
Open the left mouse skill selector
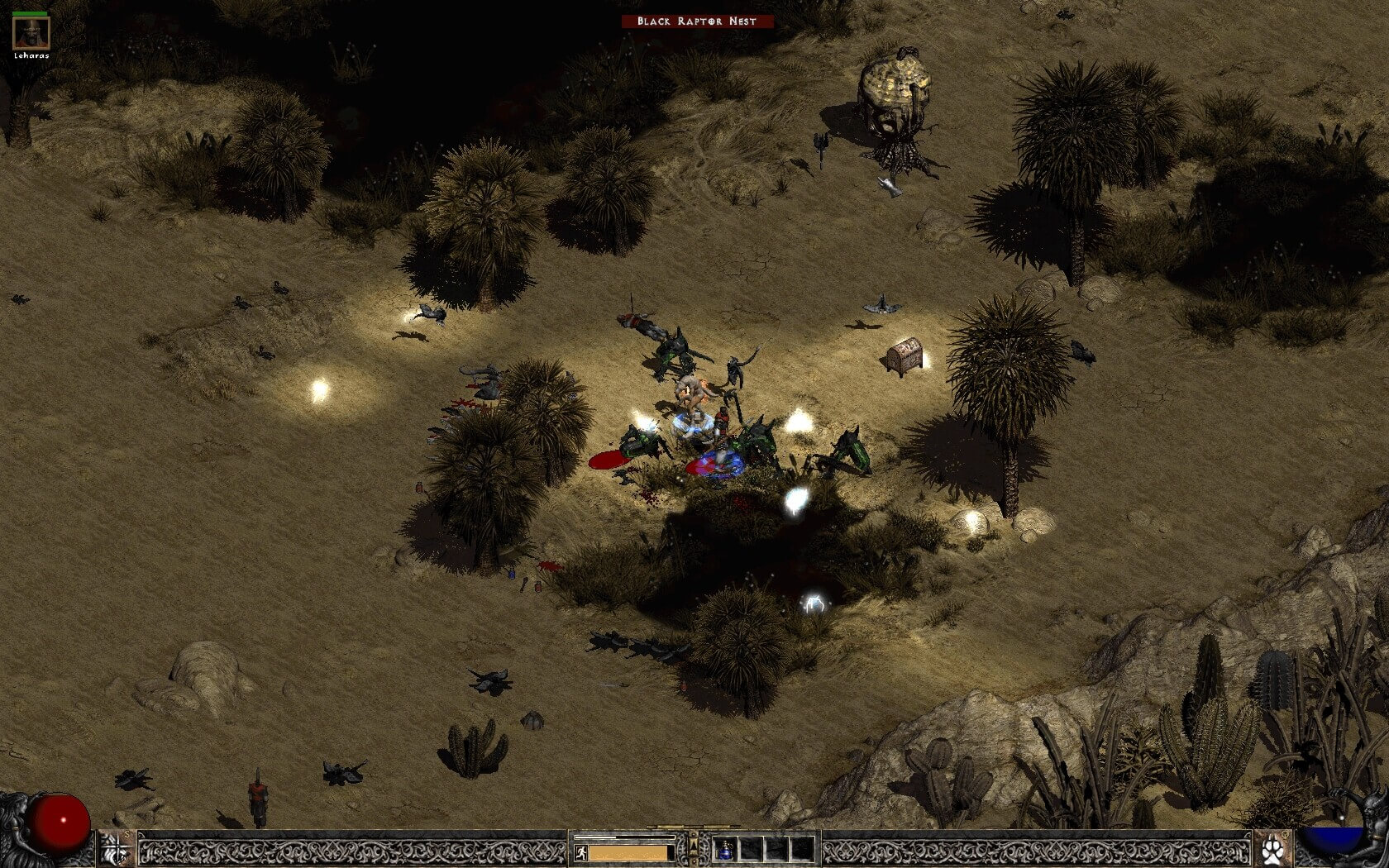click(117, 849)
